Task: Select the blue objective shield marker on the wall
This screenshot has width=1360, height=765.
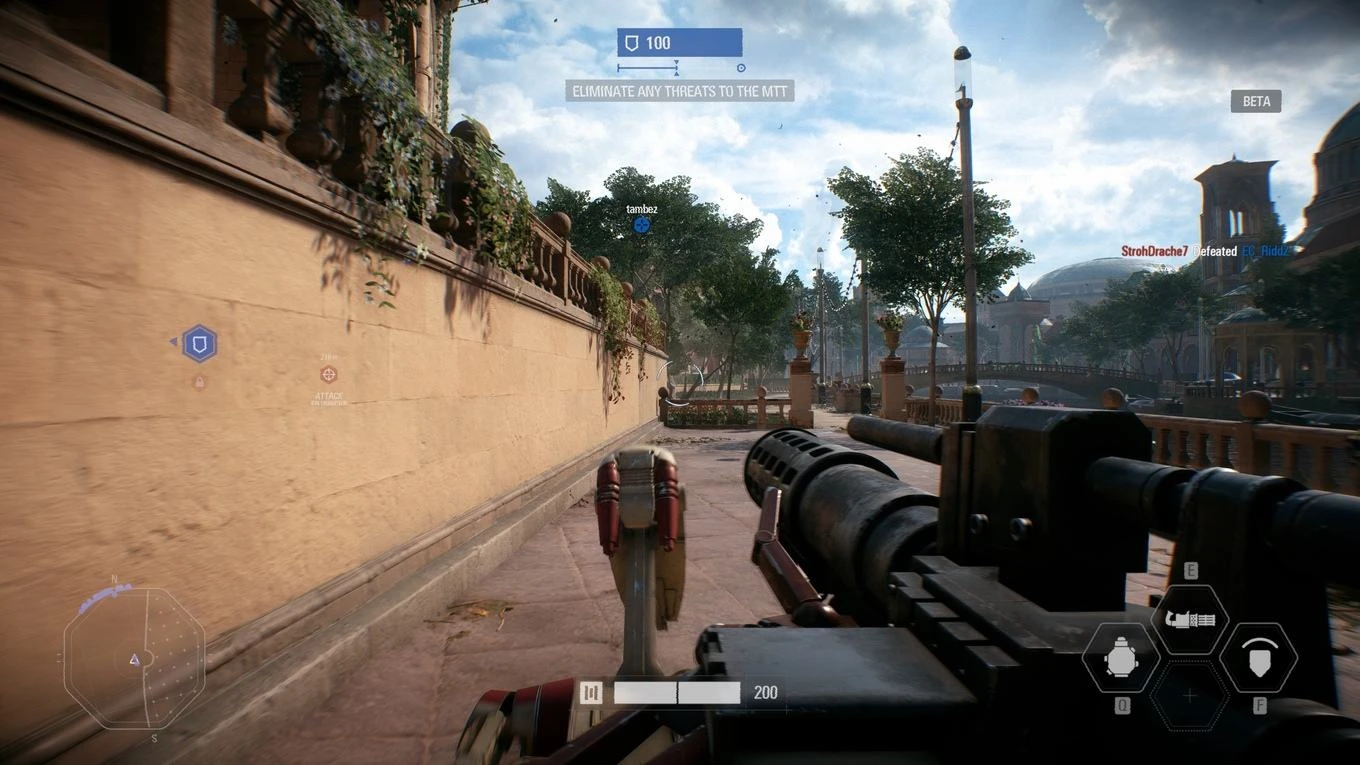Action: tap(199, 343)
